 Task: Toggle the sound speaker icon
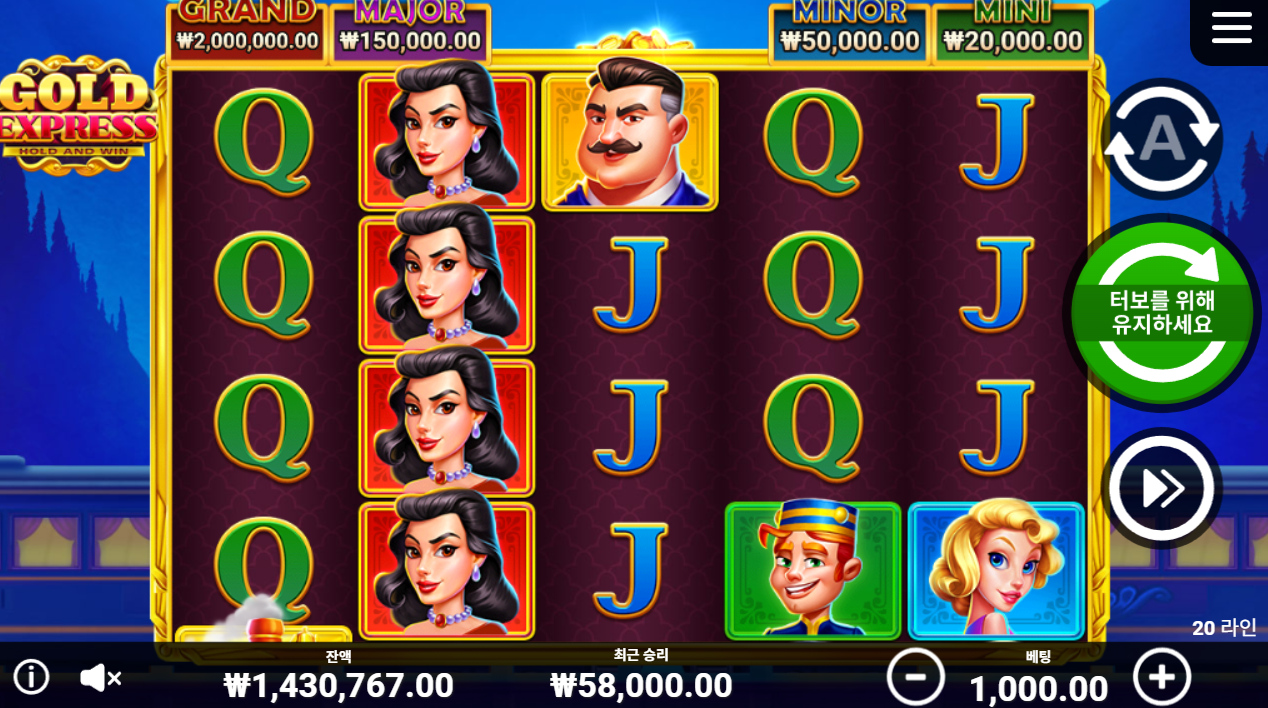point(100,678)
